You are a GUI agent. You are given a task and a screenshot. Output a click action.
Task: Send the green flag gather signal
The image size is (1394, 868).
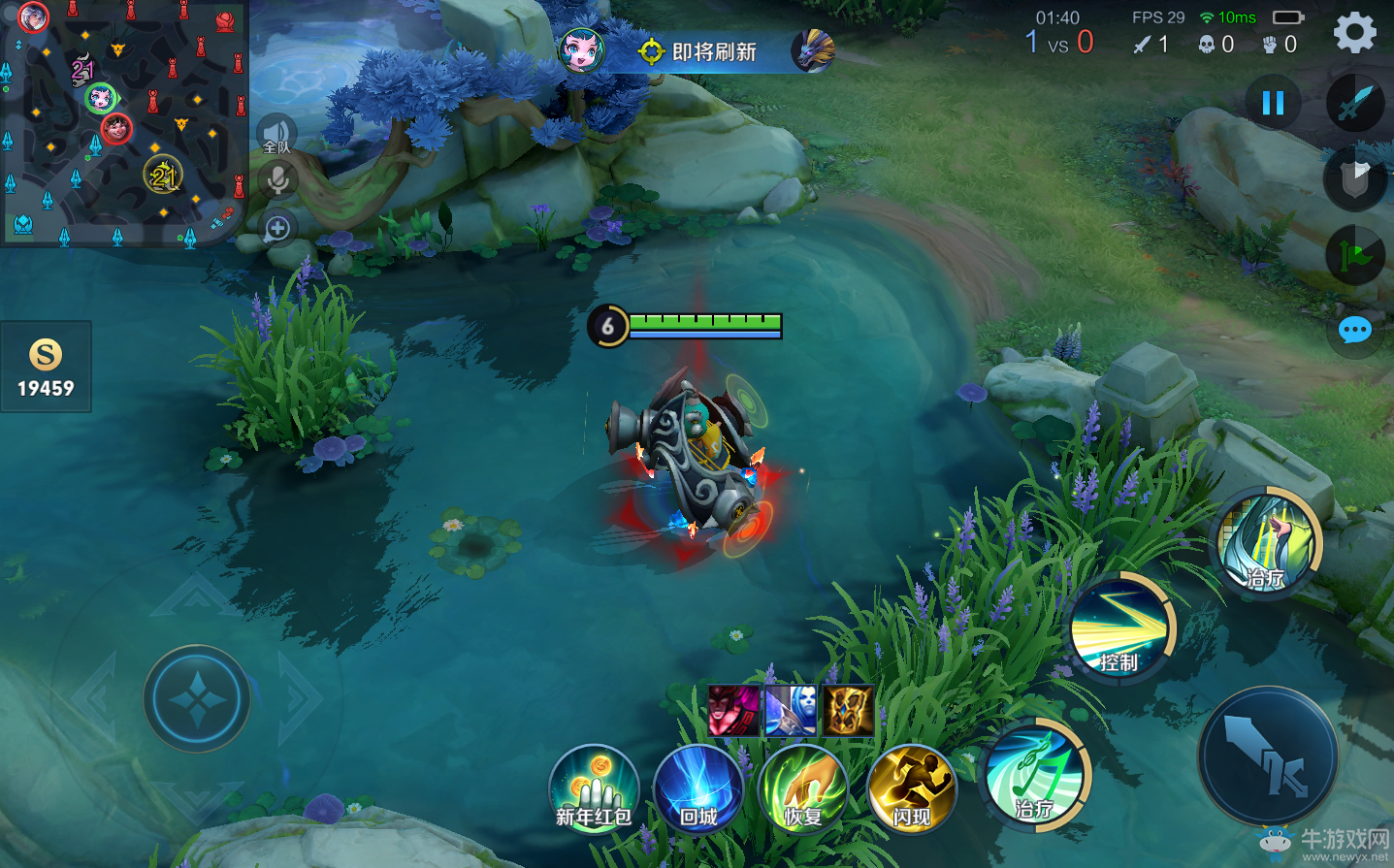tap(1354, 255)
